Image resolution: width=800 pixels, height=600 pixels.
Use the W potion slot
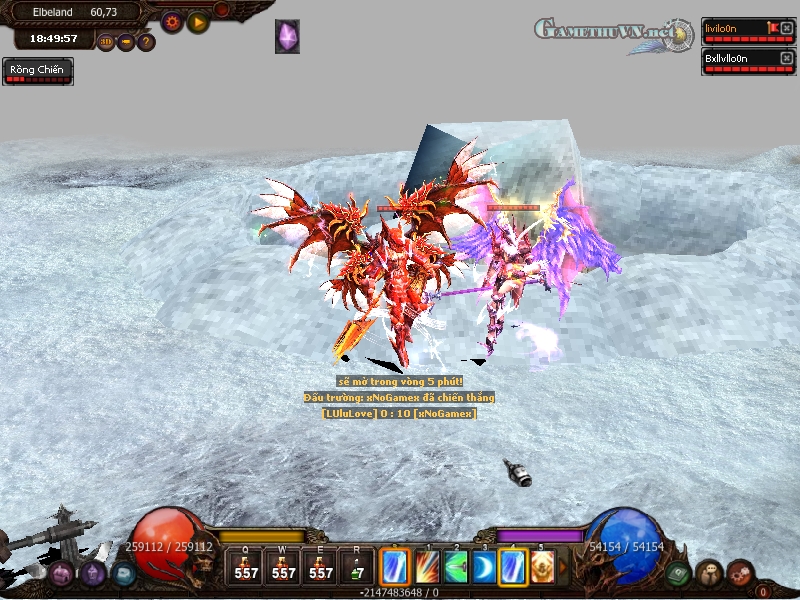point(284,566)
